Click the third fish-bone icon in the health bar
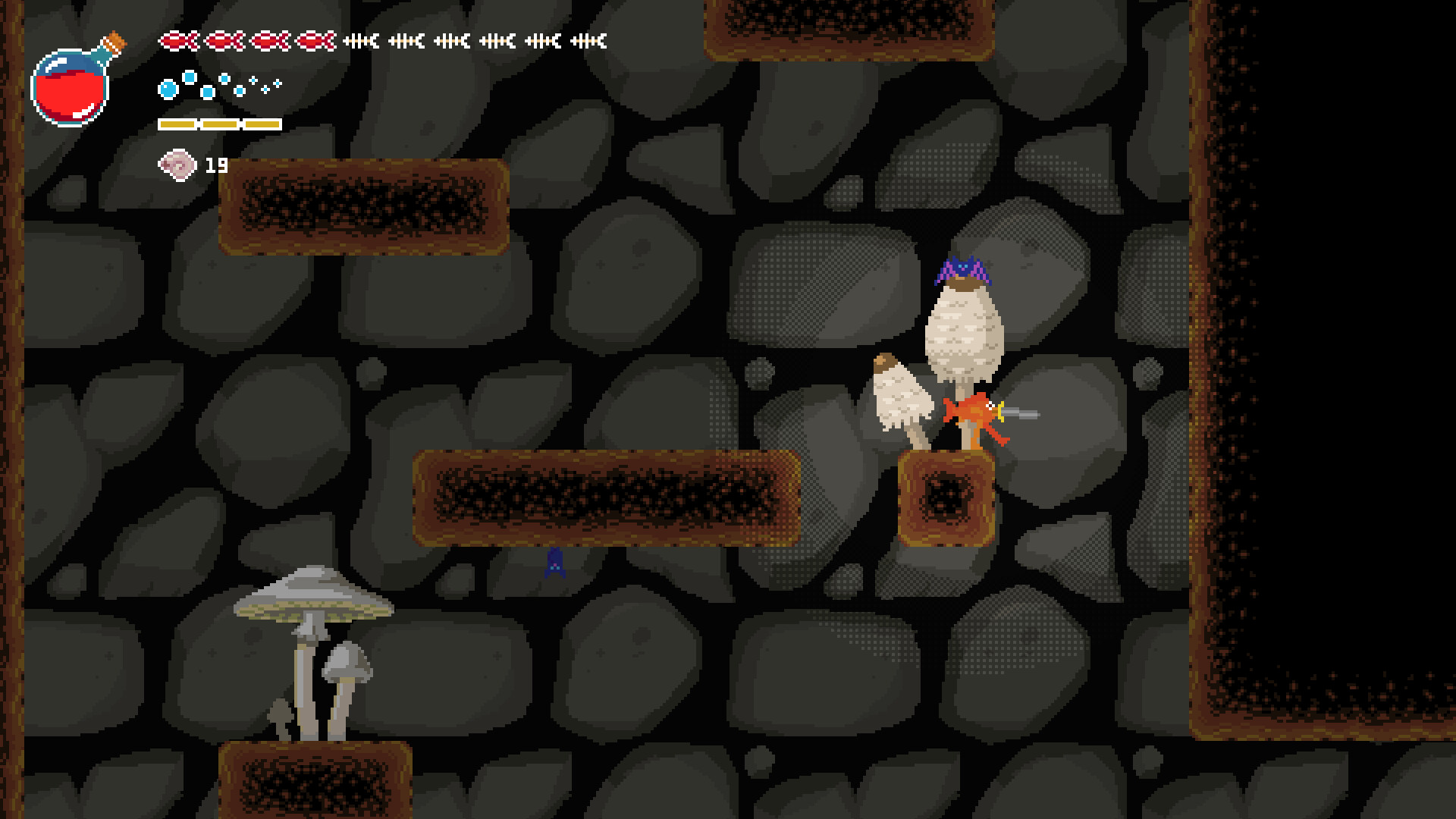 click(x=450, y=41)
